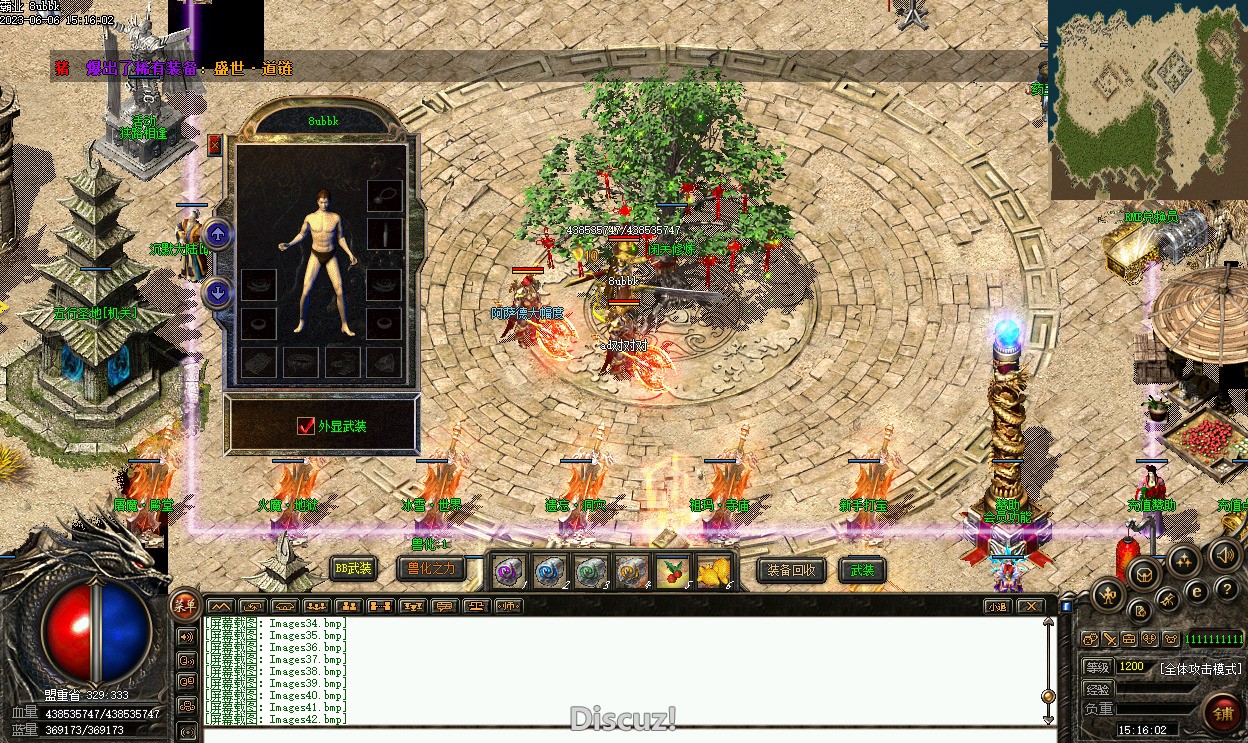Screen dimensions: 1248x743
Task: Open the shop with the red 铺 button
Action: tap(1222, 712)
